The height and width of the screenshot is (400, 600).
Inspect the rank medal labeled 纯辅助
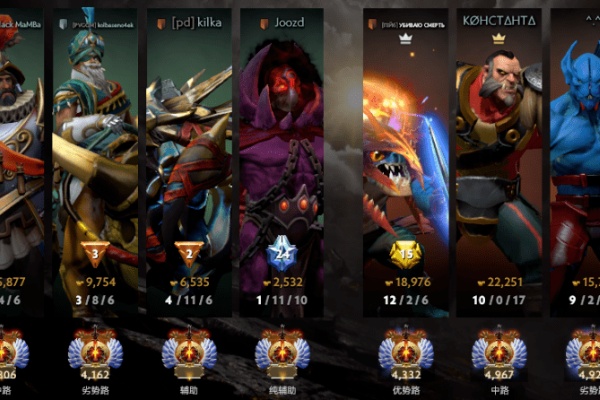[x=281, y=351]
